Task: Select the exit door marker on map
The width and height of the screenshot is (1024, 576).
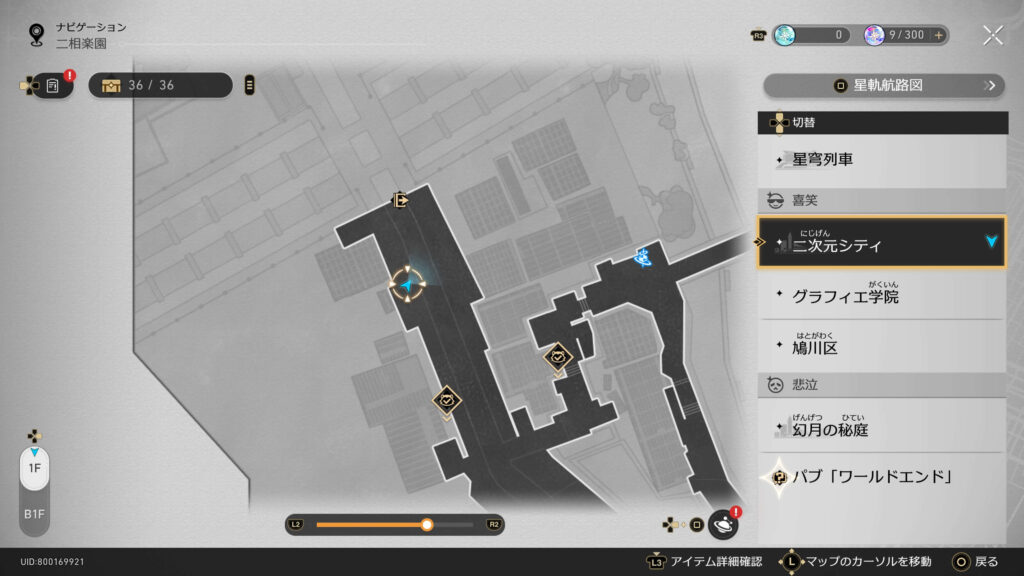Action: (401, 200)
